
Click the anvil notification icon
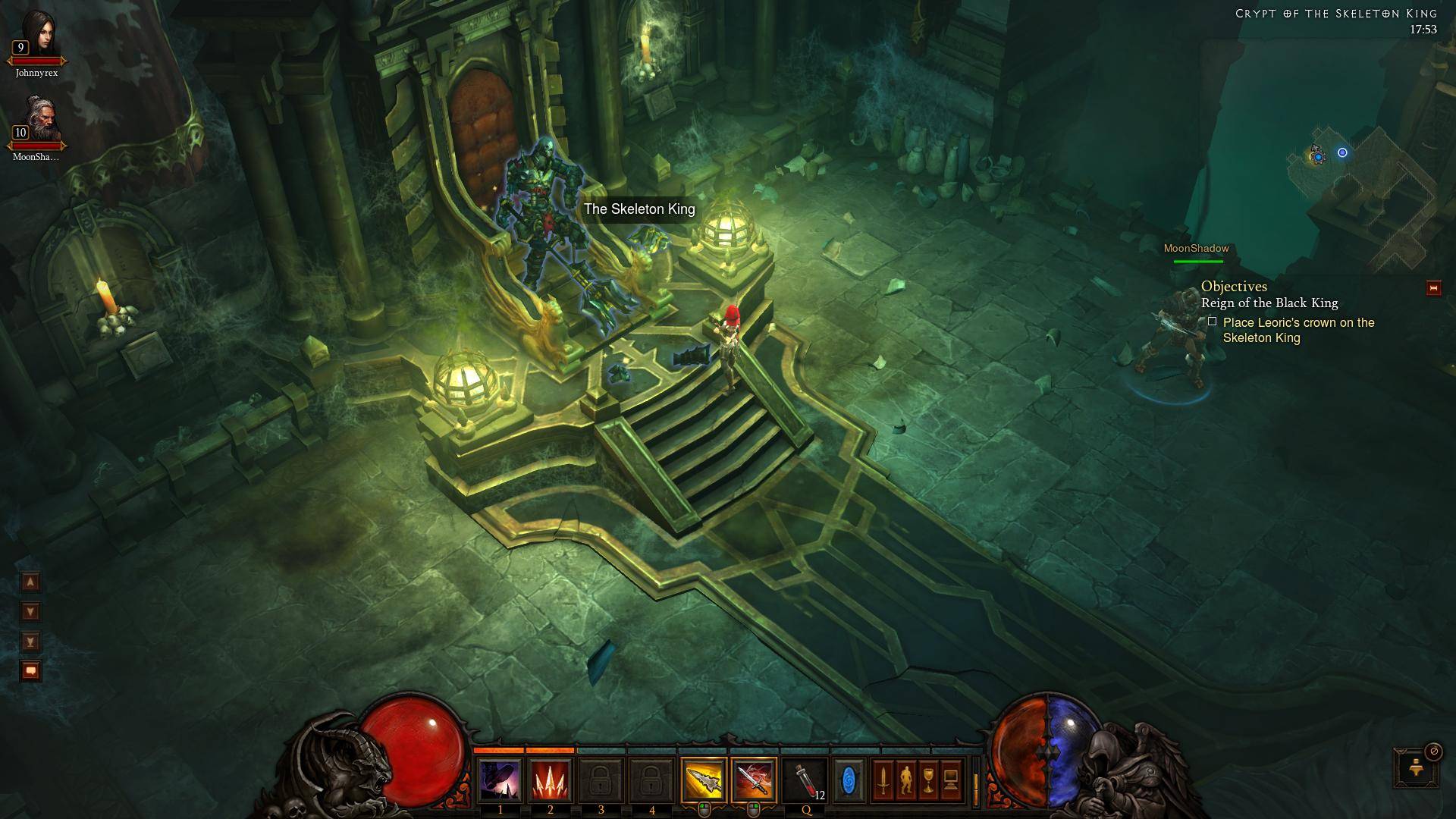[x=1415, y=767]
